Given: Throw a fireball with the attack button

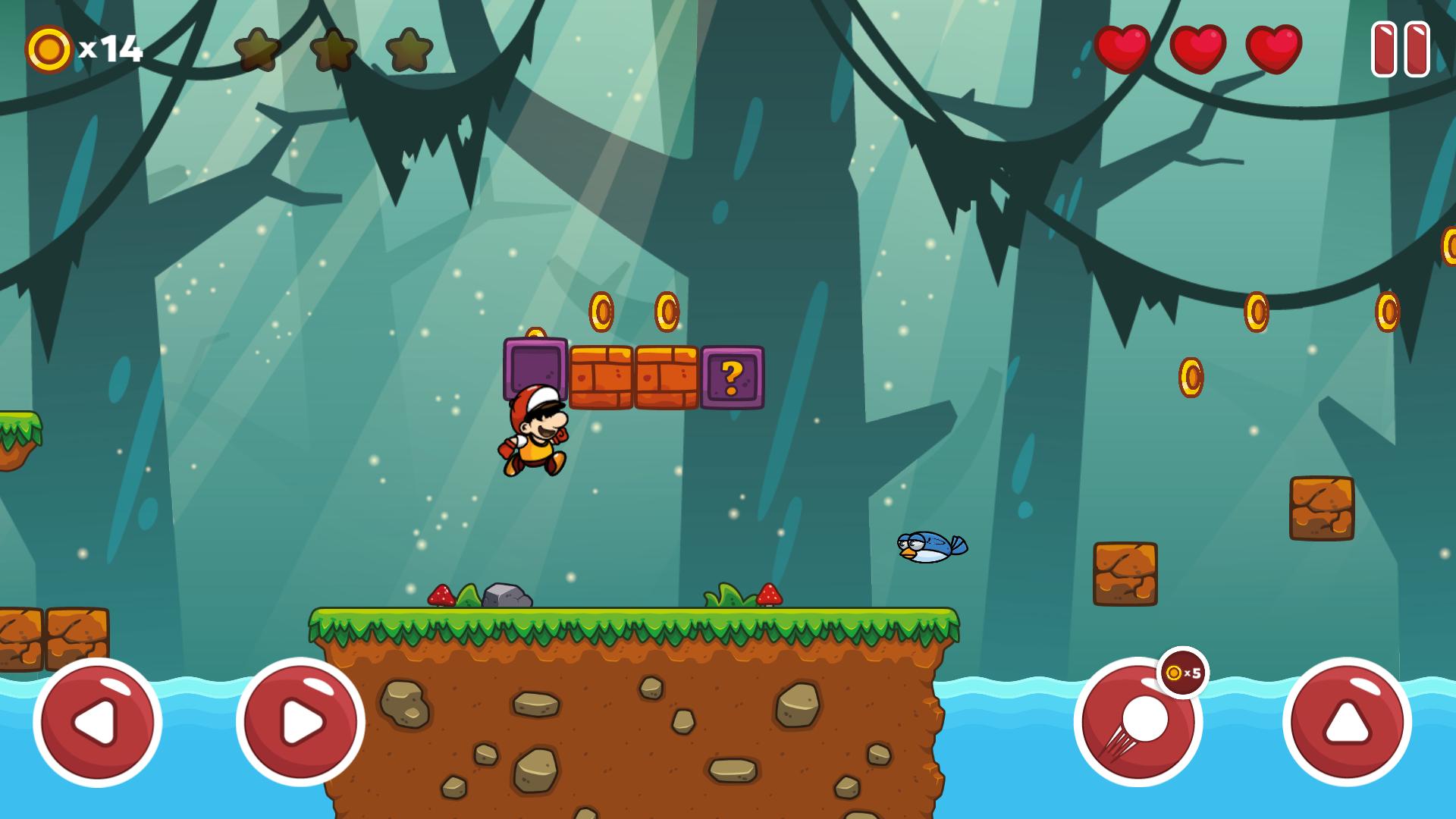Looking at the screenshot, I should [x=1137, y=722].
